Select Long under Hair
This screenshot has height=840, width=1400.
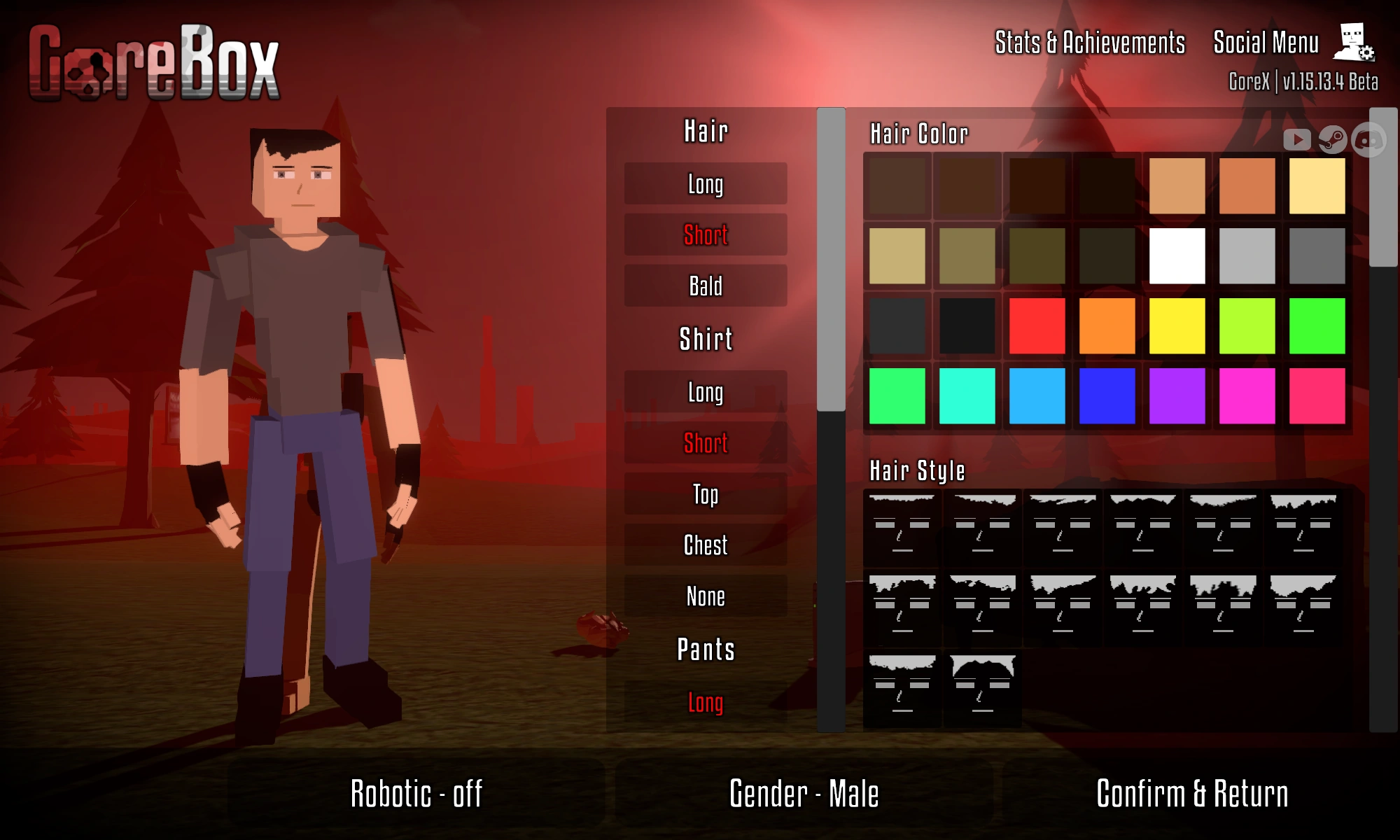coord(705,184)
